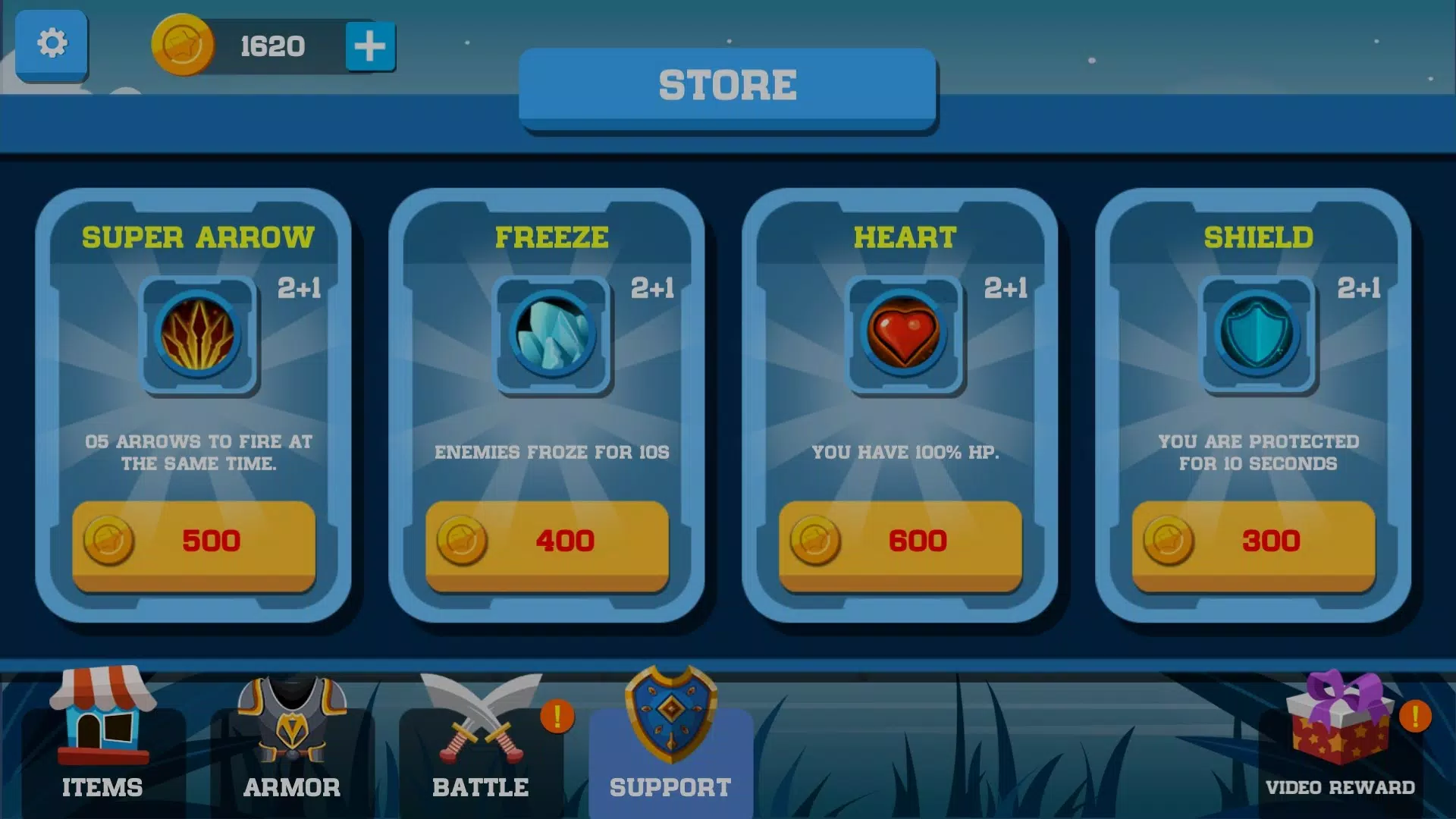Buy the Heart for 600 coins
Image resolution: width=1456 pixels, height=819 pixels.
point(900,543)
